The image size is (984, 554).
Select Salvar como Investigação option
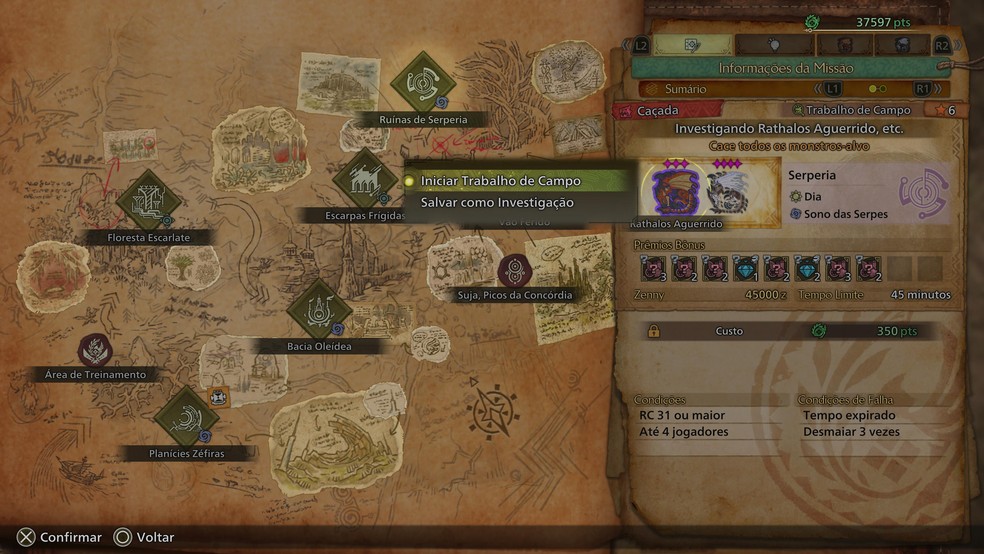pyautogui.click(x=497, y=202)
